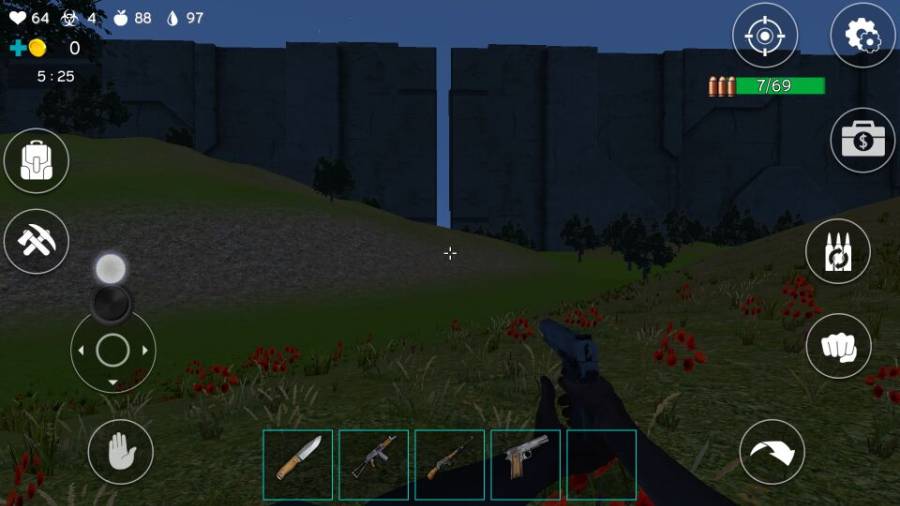Add coins with the blue plus icon
This screenshot has width=900, height=506.
18,48
